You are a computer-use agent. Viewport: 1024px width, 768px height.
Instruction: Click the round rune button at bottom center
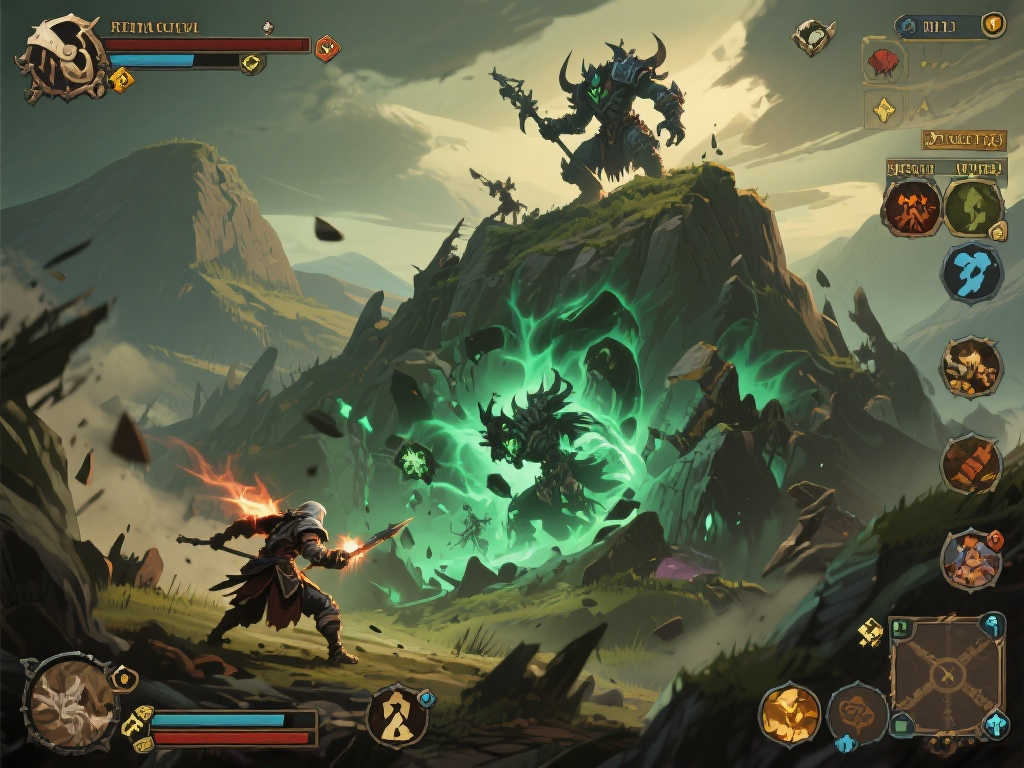396,715
